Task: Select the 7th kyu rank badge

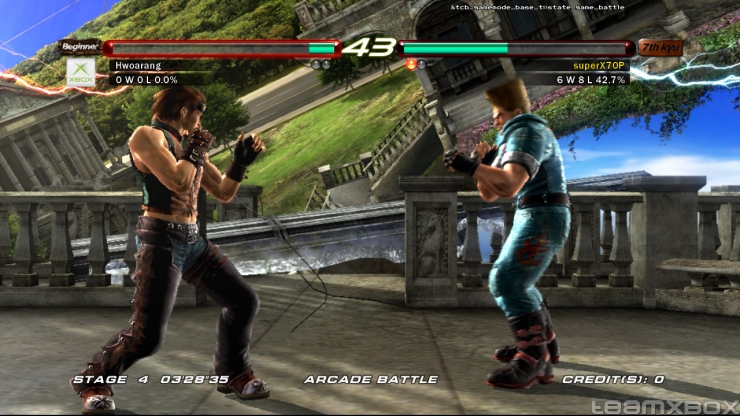Action: (661, 47)
